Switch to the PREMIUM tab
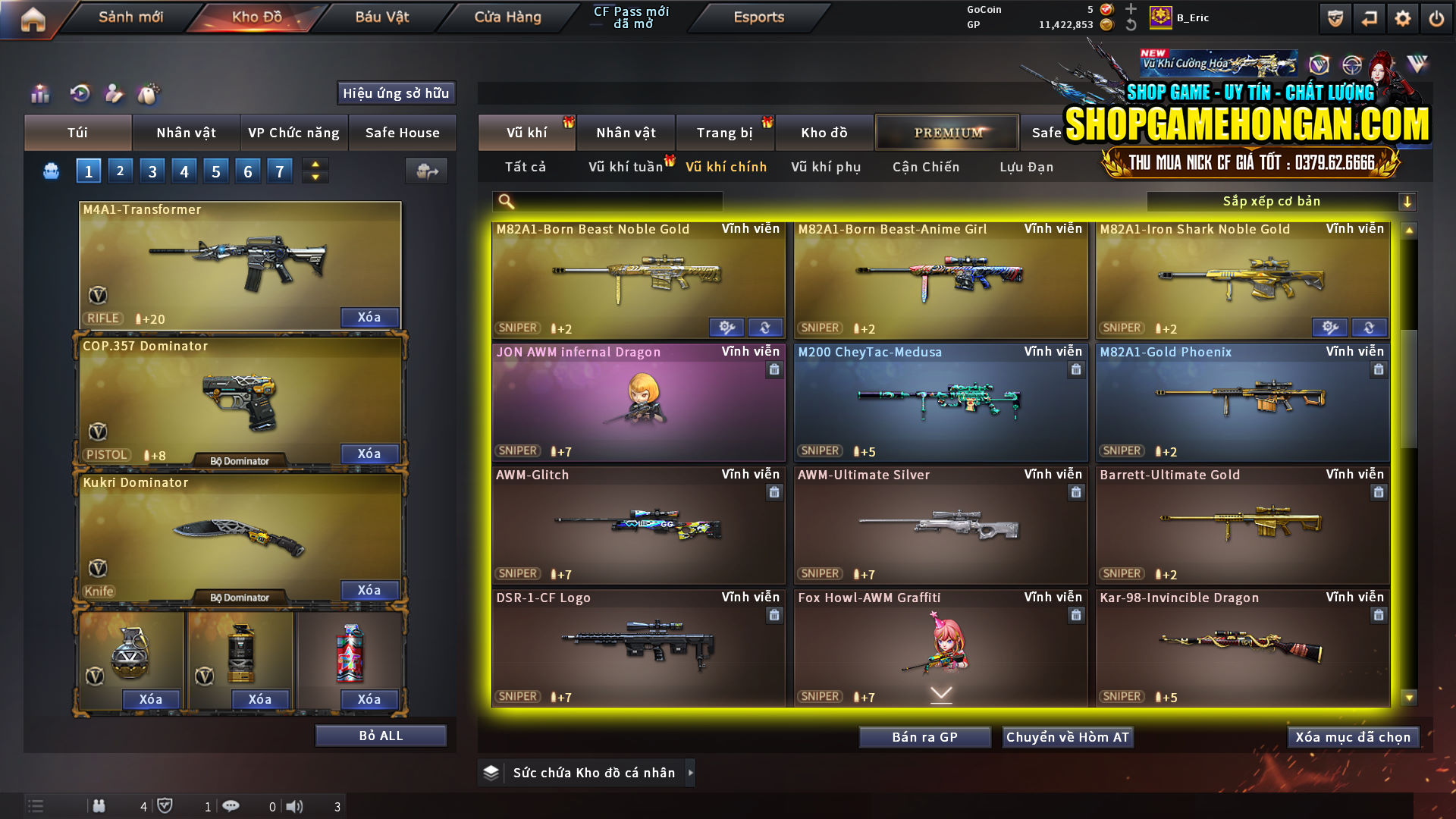This screenshot has width=1456, height=819. click(x=947, y=132)
